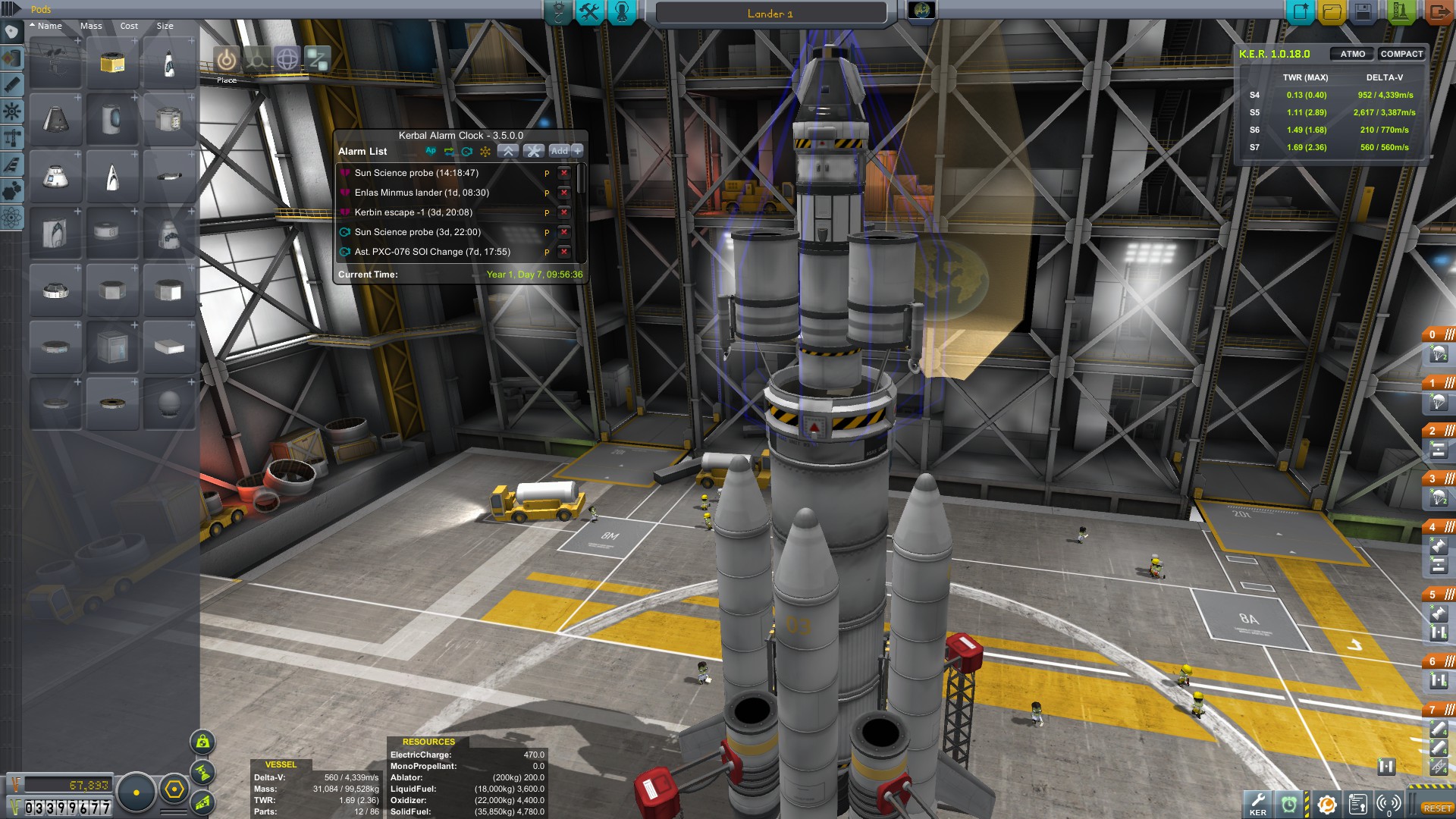The width and height of the screenshot is (1456, 819).
Task: Exit the Vehicle Assembly Building
Action: tap(1437, 12)
